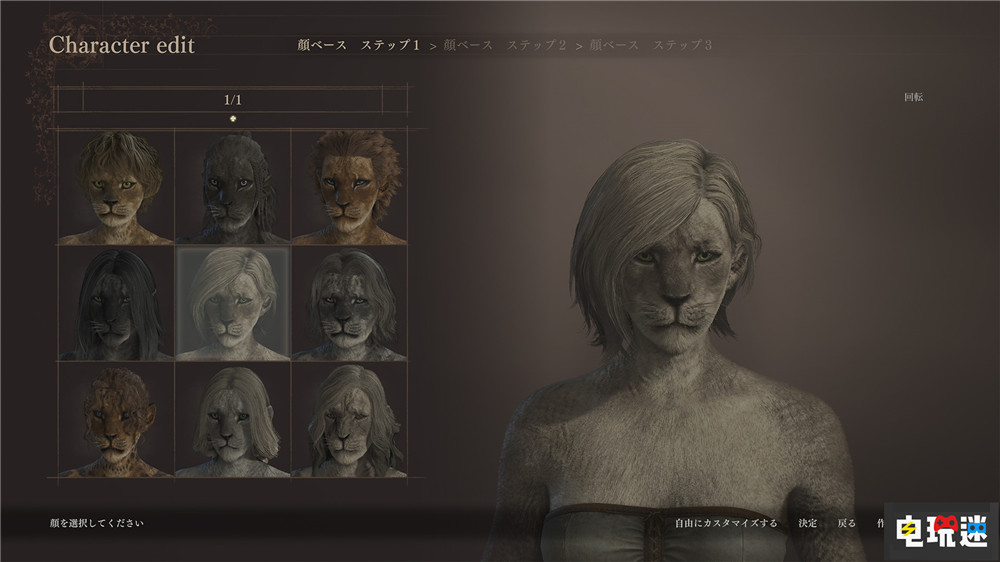Select the black face with long straight hair
The image size is (1000, 562).
pos(116,303)
